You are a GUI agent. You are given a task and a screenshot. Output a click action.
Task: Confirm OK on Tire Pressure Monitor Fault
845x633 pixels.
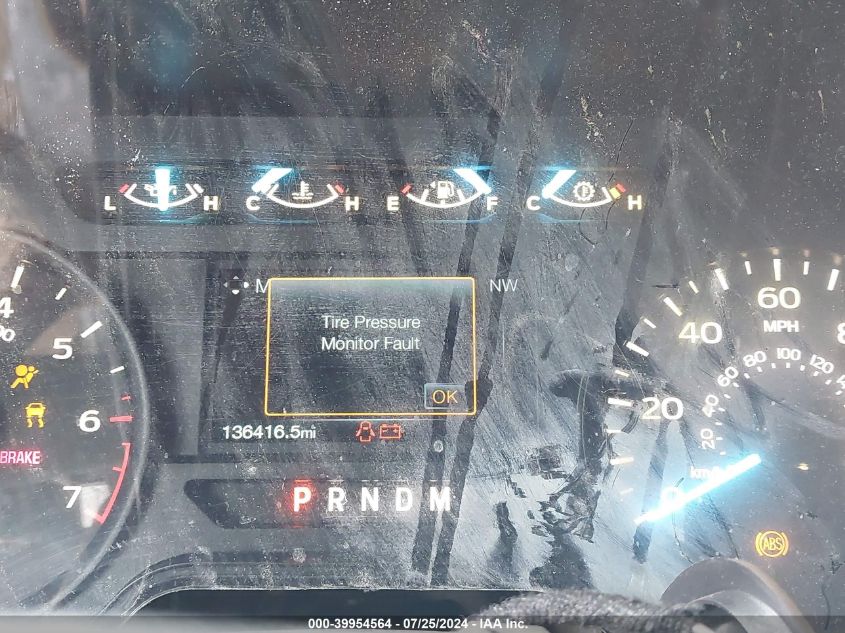click(445, 396)
